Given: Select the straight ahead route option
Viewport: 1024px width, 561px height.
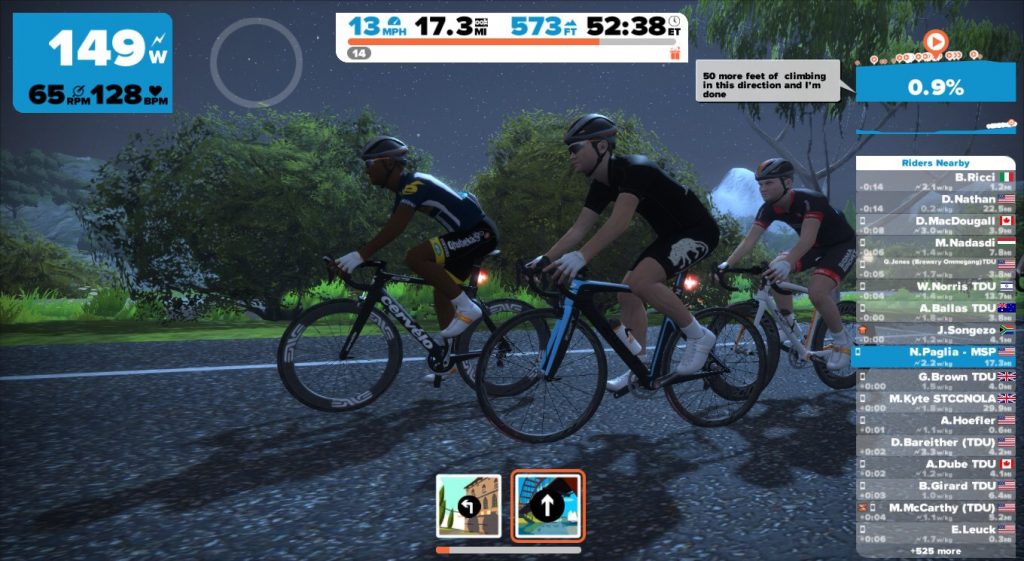Looking at the screenshot, I should (x=547, y=506).
